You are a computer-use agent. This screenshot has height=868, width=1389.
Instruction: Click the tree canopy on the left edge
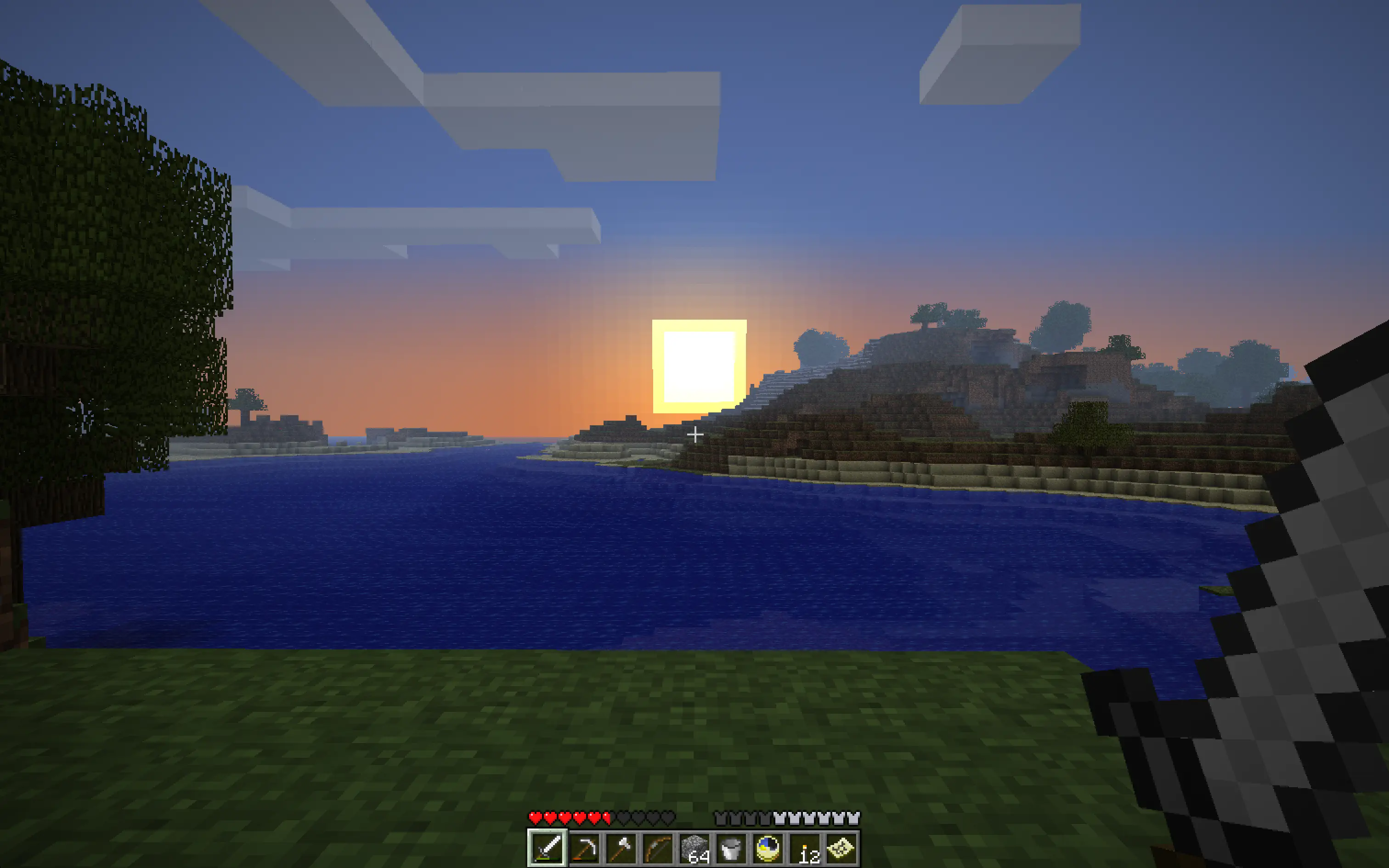pyautogui.click(x=86, y=230)
